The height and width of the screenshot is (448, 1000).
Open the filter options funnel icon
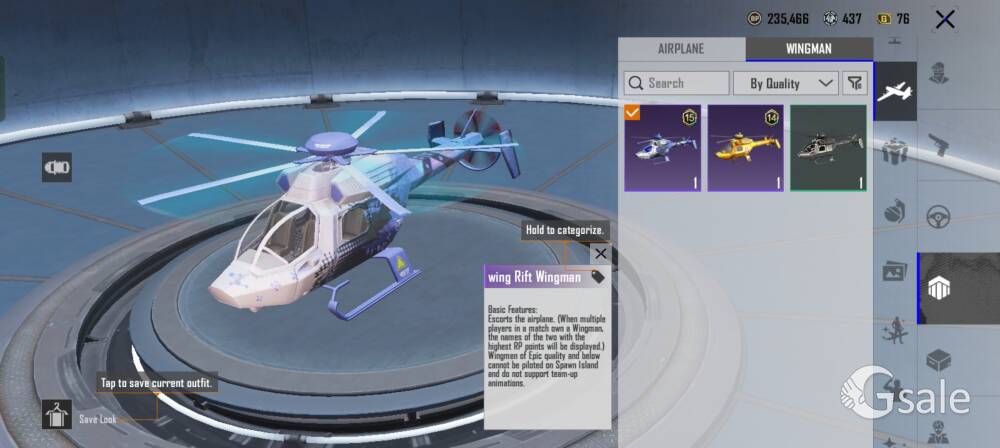click(854, 83)
